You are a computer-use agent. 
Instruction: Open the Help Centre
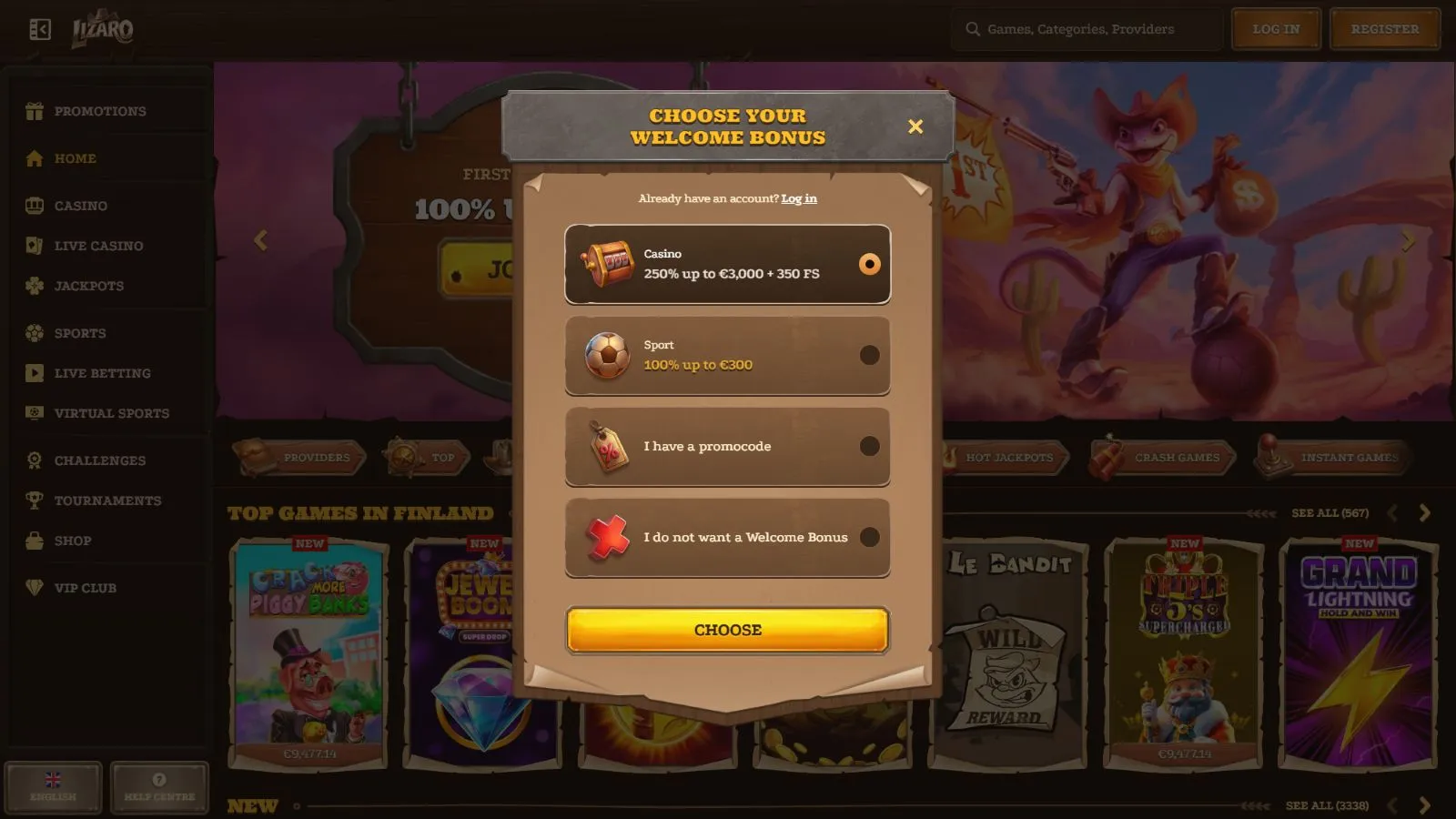point(159,787)
